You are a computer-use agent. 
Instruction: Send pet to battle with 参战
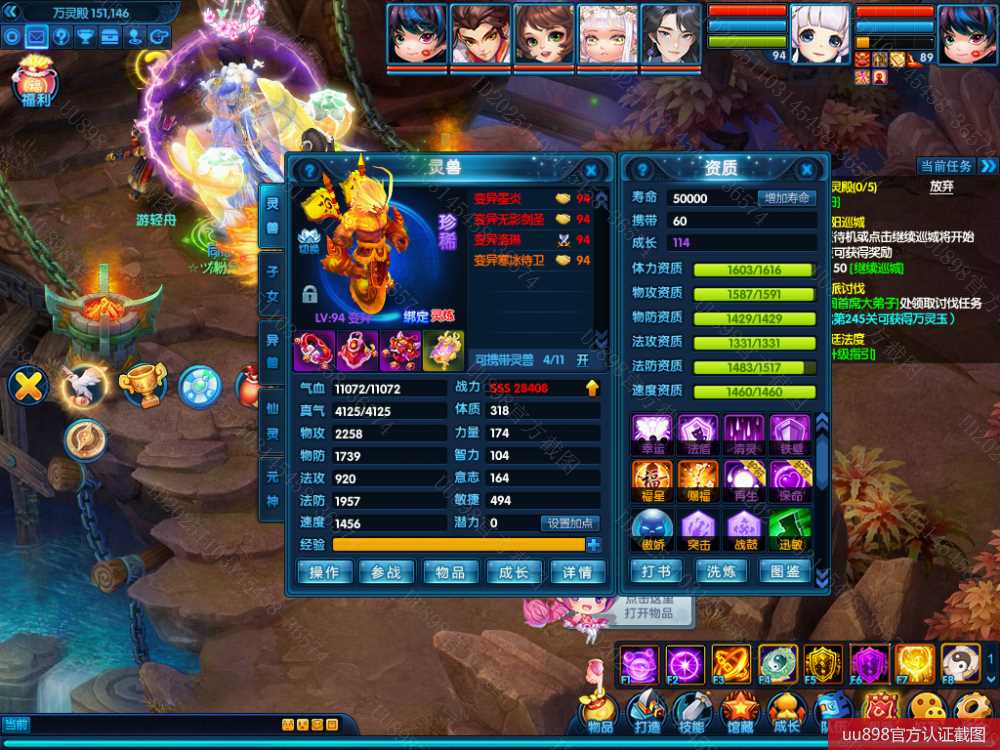tap(386, 572)
